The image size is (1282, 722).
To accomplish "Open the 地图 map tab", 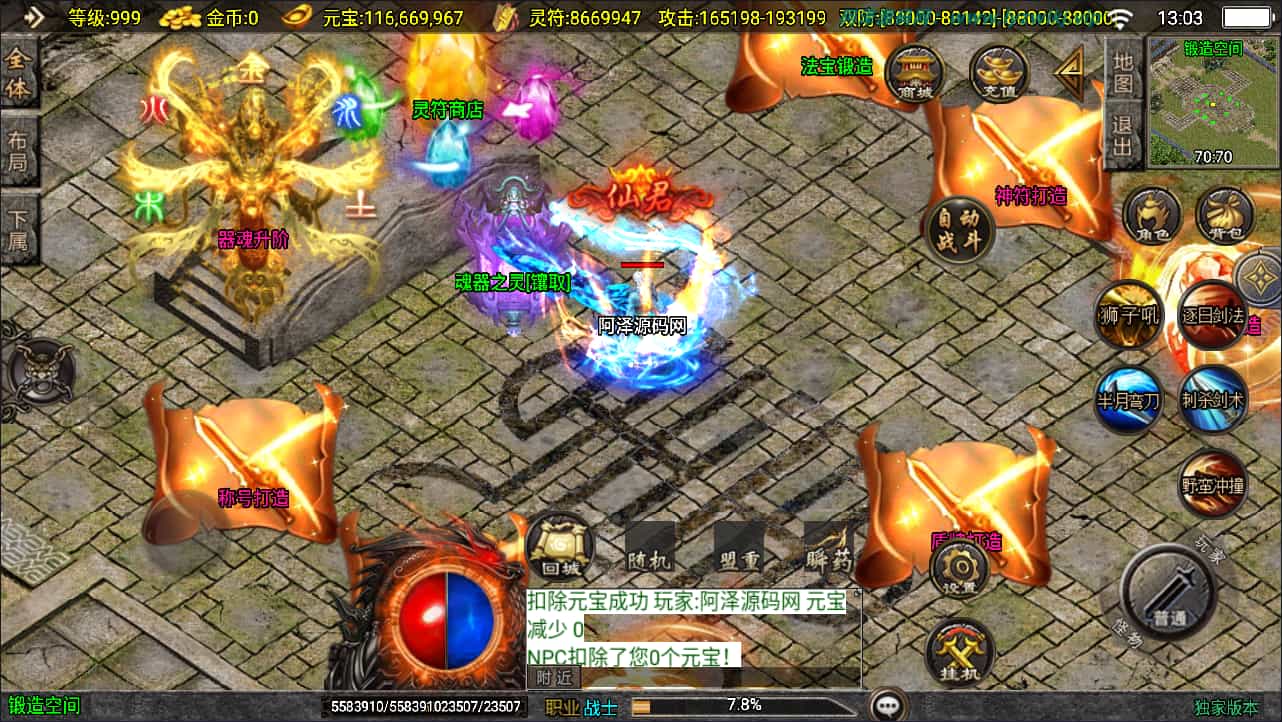I will pos(1123,71).
